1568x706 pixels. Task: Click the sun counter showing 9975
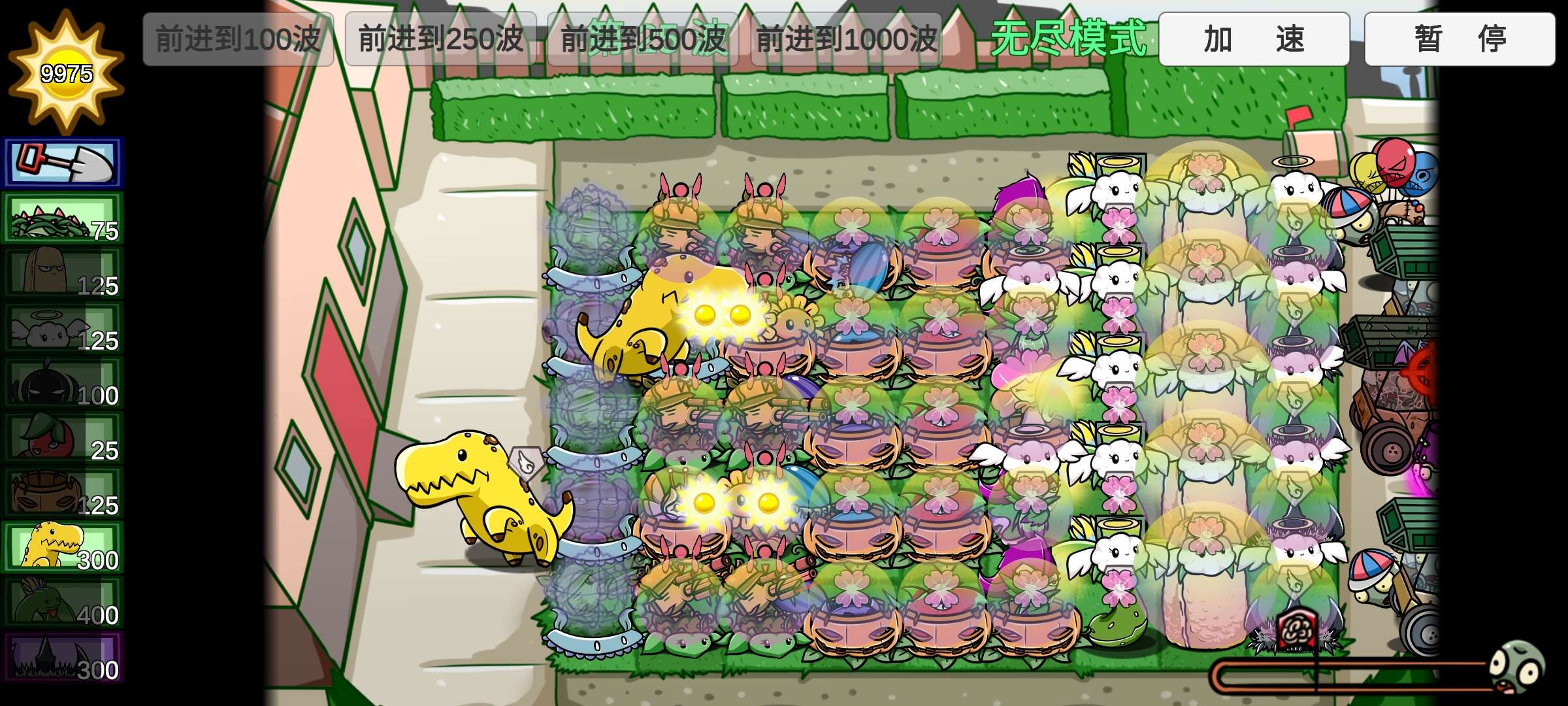[65, 65]
